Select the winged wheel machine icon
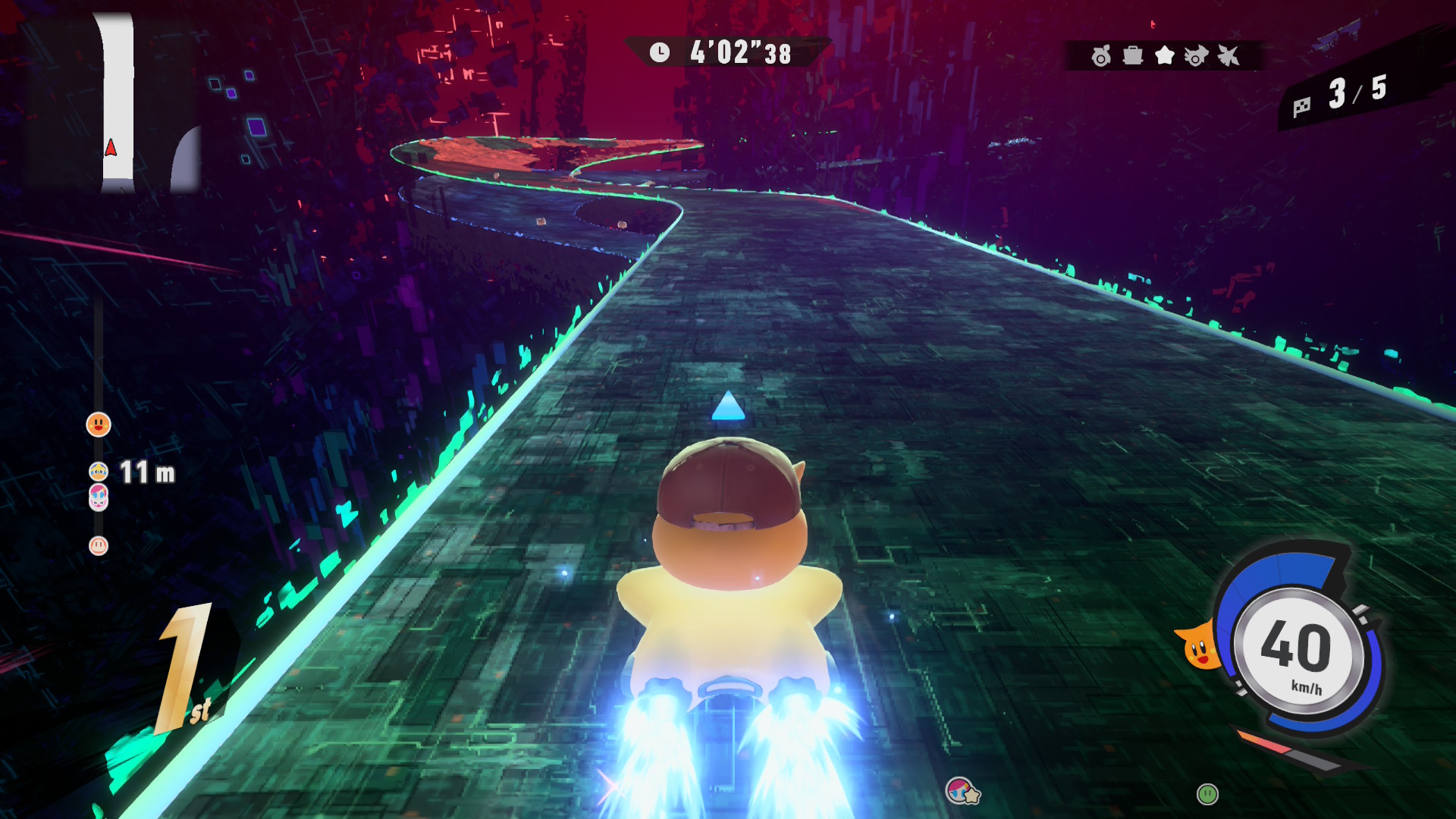 [1197, 55]
